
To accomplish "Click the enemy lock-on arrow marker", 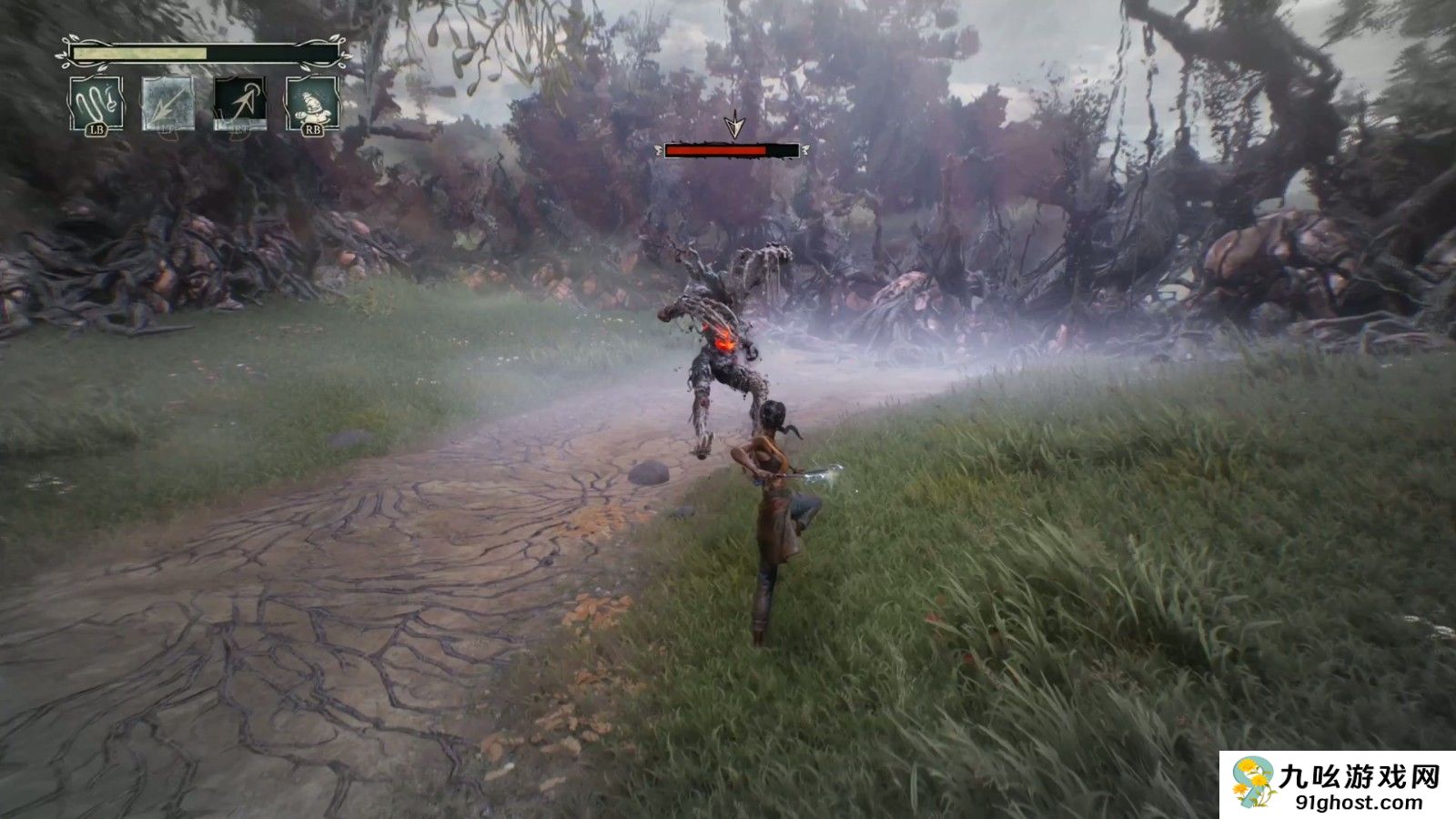I will (732, 126).
